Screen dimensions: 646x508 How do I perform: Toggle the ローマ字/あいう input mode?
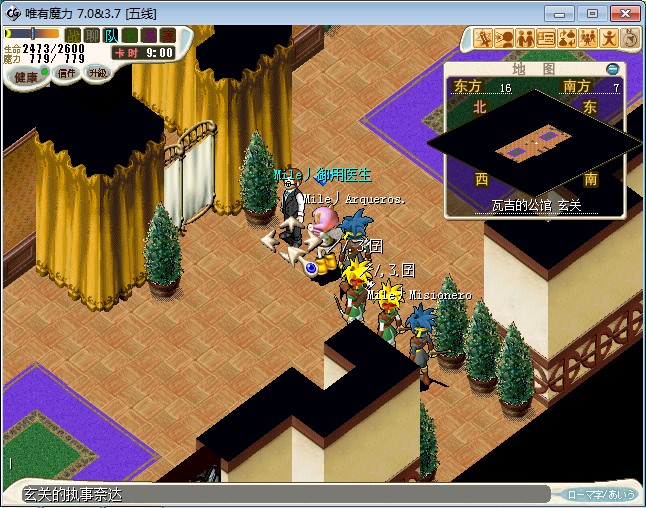point(600,494)
